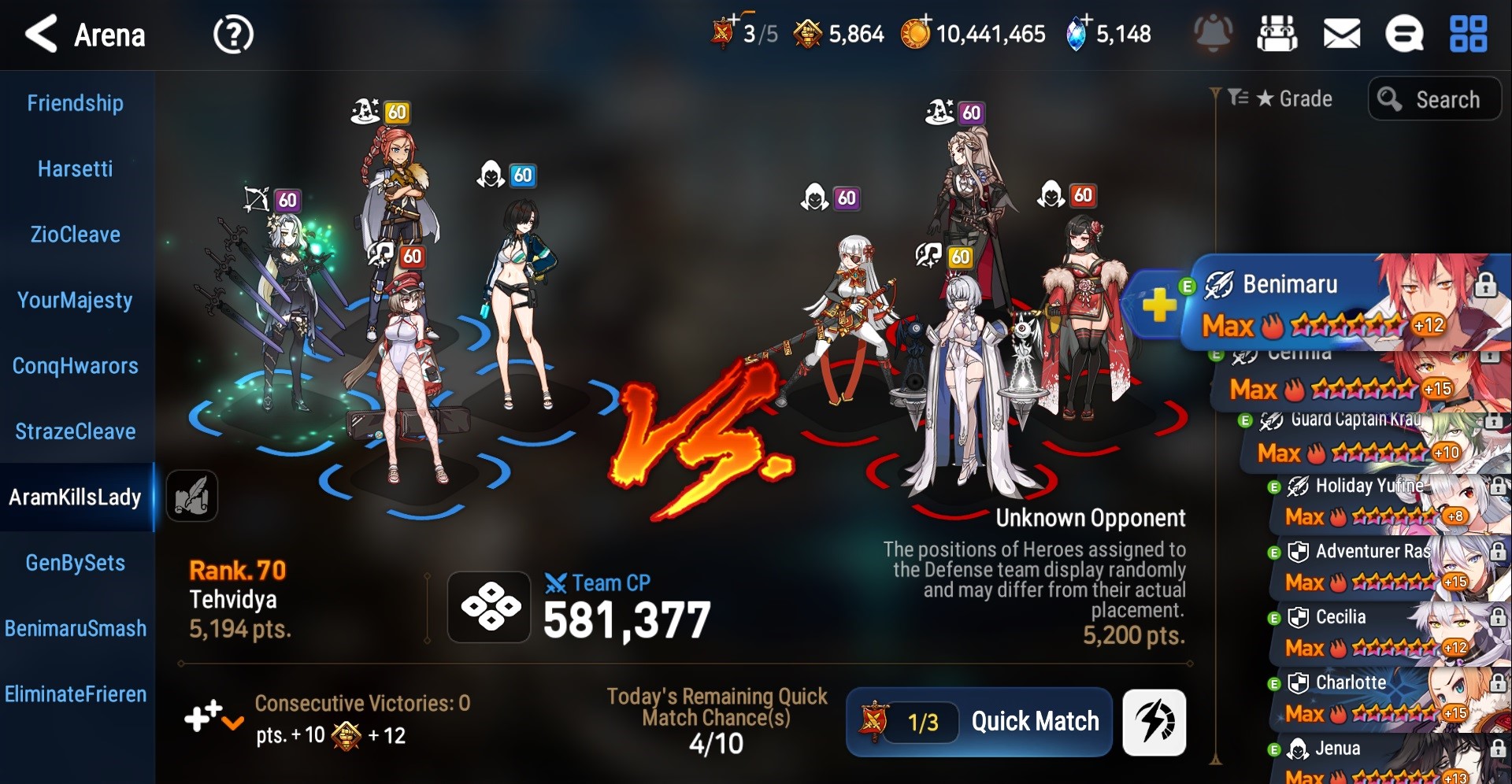Viewport: 1512px width, 784px height.
Task: Open the chat bubble icon
Action: point(1404,35)
